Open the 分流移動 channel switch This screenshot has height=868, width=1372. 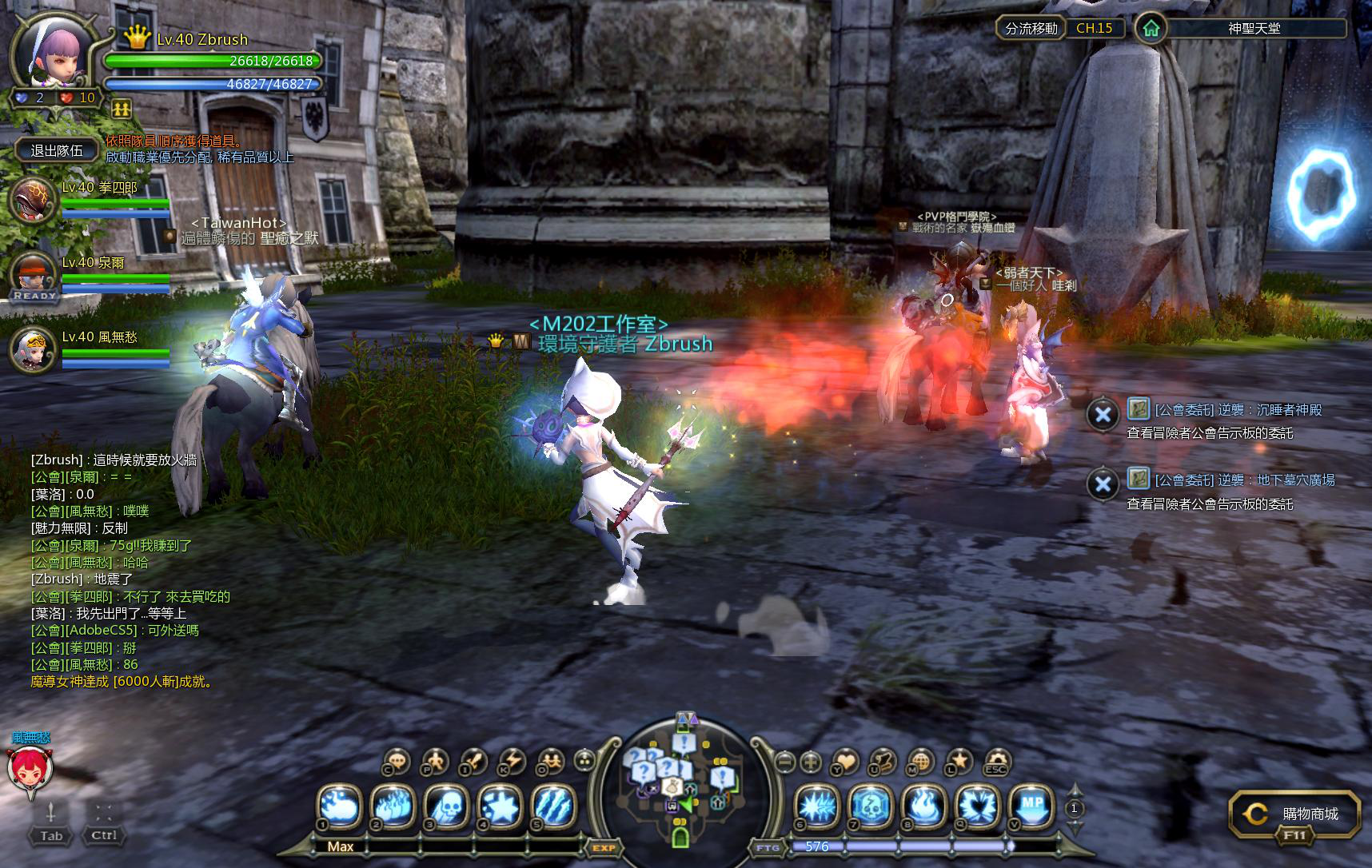click(x=1031, y=29)
